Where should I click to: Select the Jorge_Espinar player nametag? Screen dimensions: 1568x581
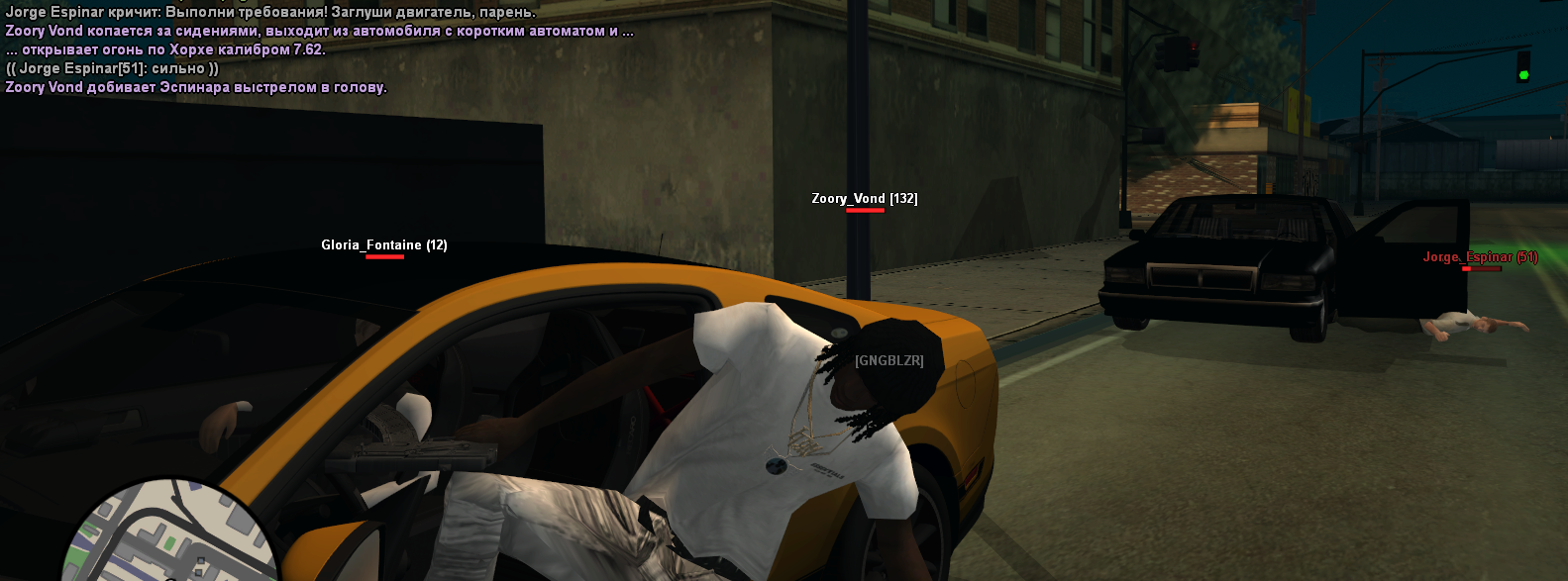1480,257
